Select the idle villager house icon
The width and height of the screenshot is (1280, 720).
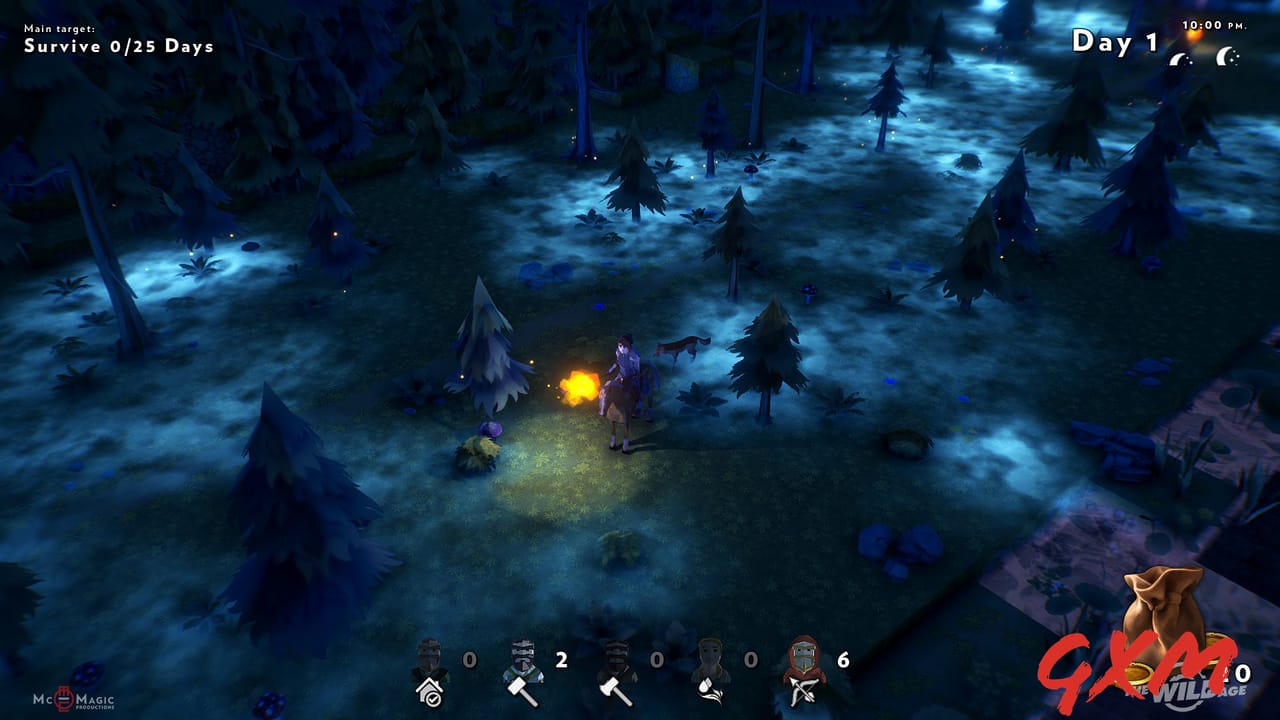tap(430, 672)
